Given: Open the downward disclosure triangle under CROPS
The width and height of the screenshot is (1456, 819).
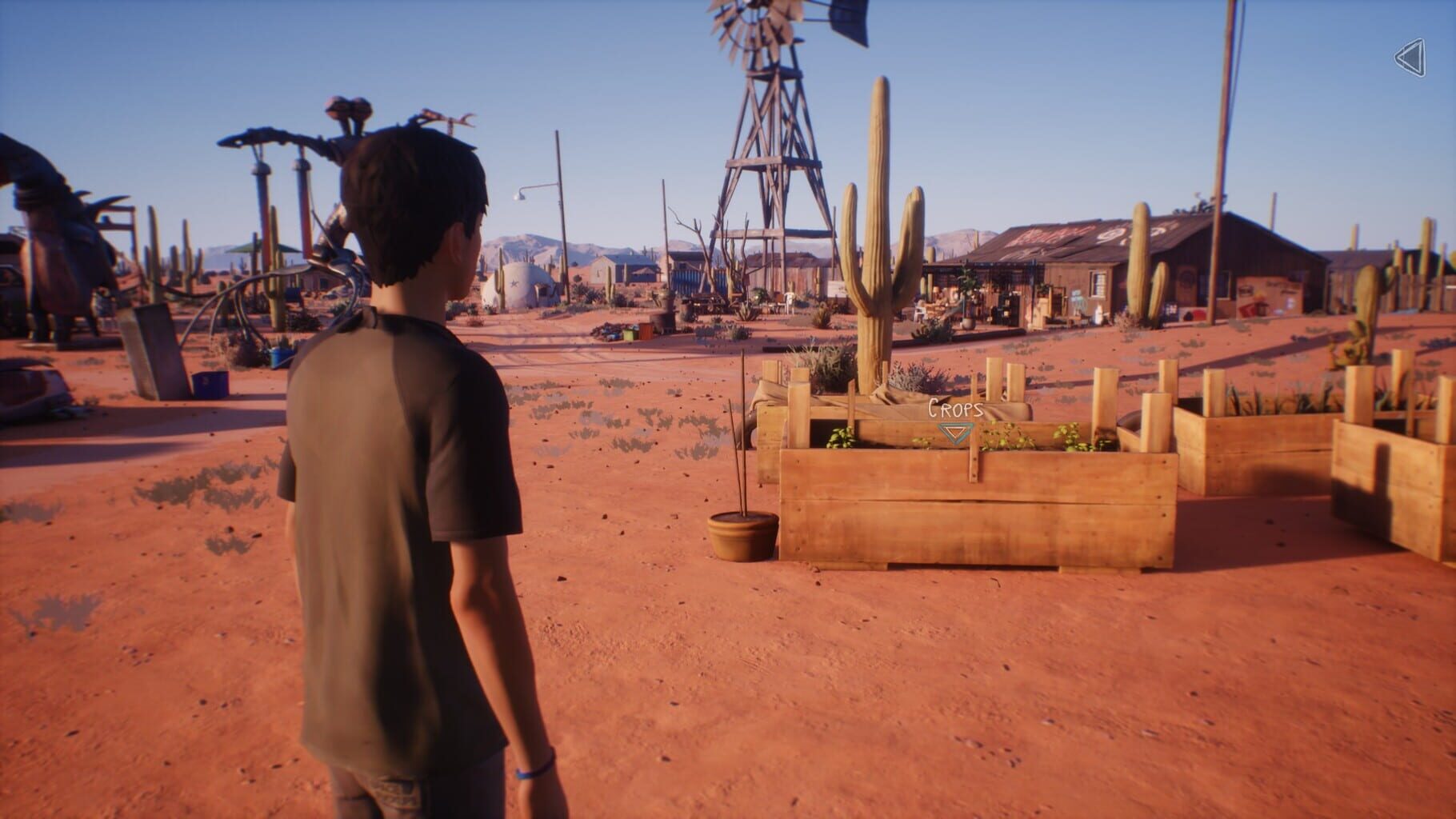Looking at the screenshot, I should coord(954,432).
